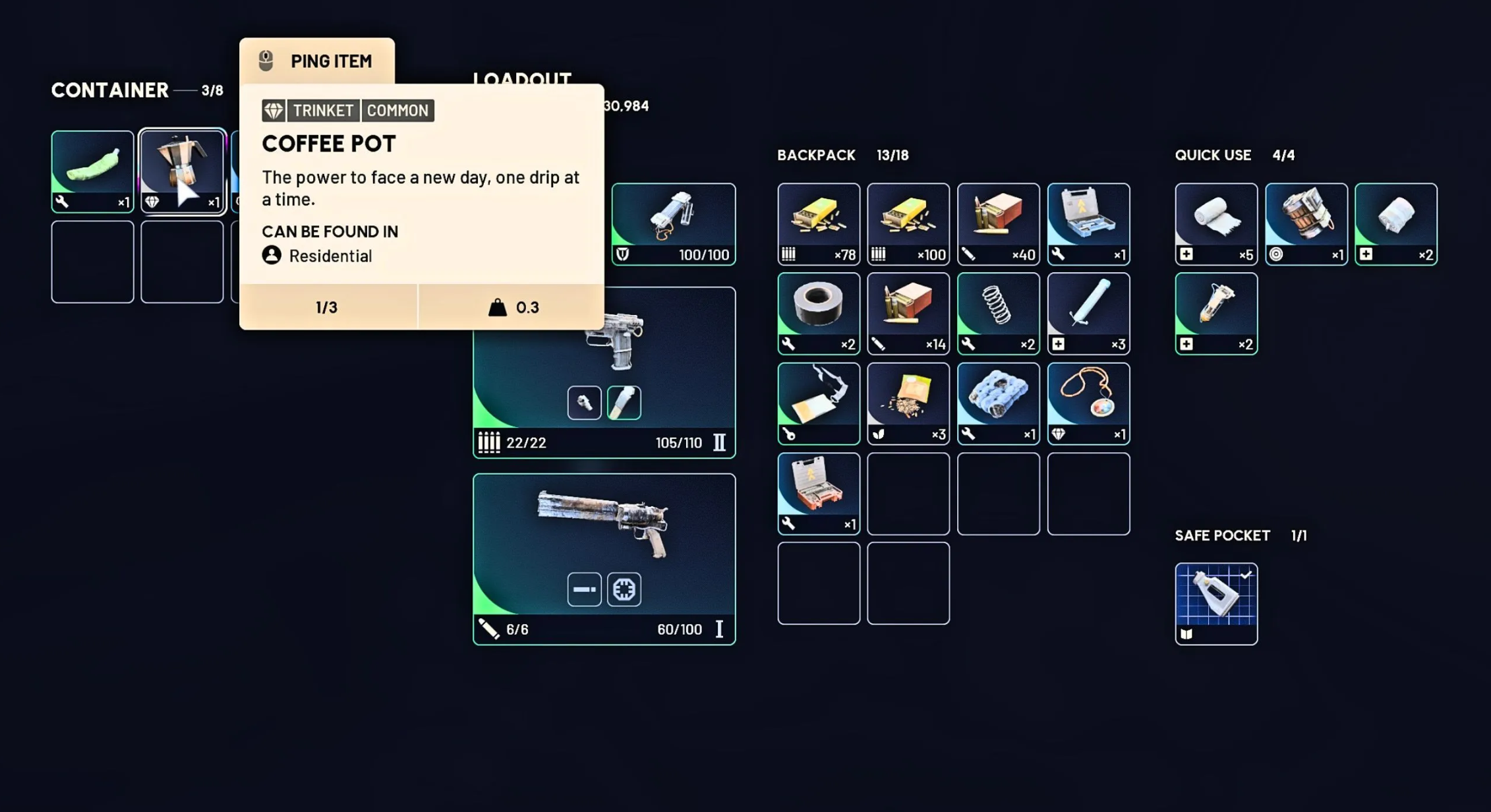This screenshot has width=1491, height=812.
Task: Pick the green item in the container
Action: [92, 170]
